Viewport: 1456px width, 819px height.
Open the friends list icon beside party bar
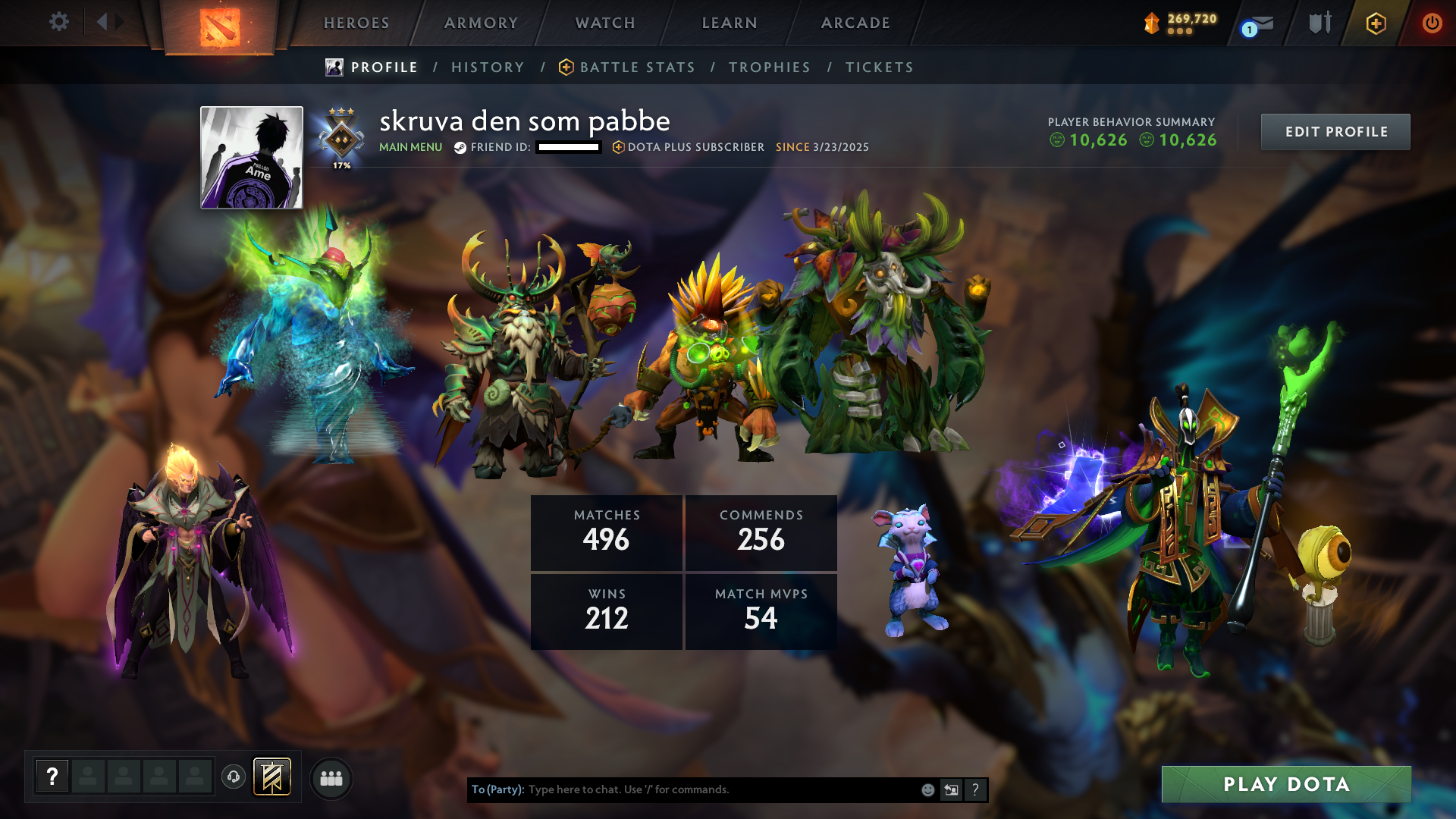point(331,777)
